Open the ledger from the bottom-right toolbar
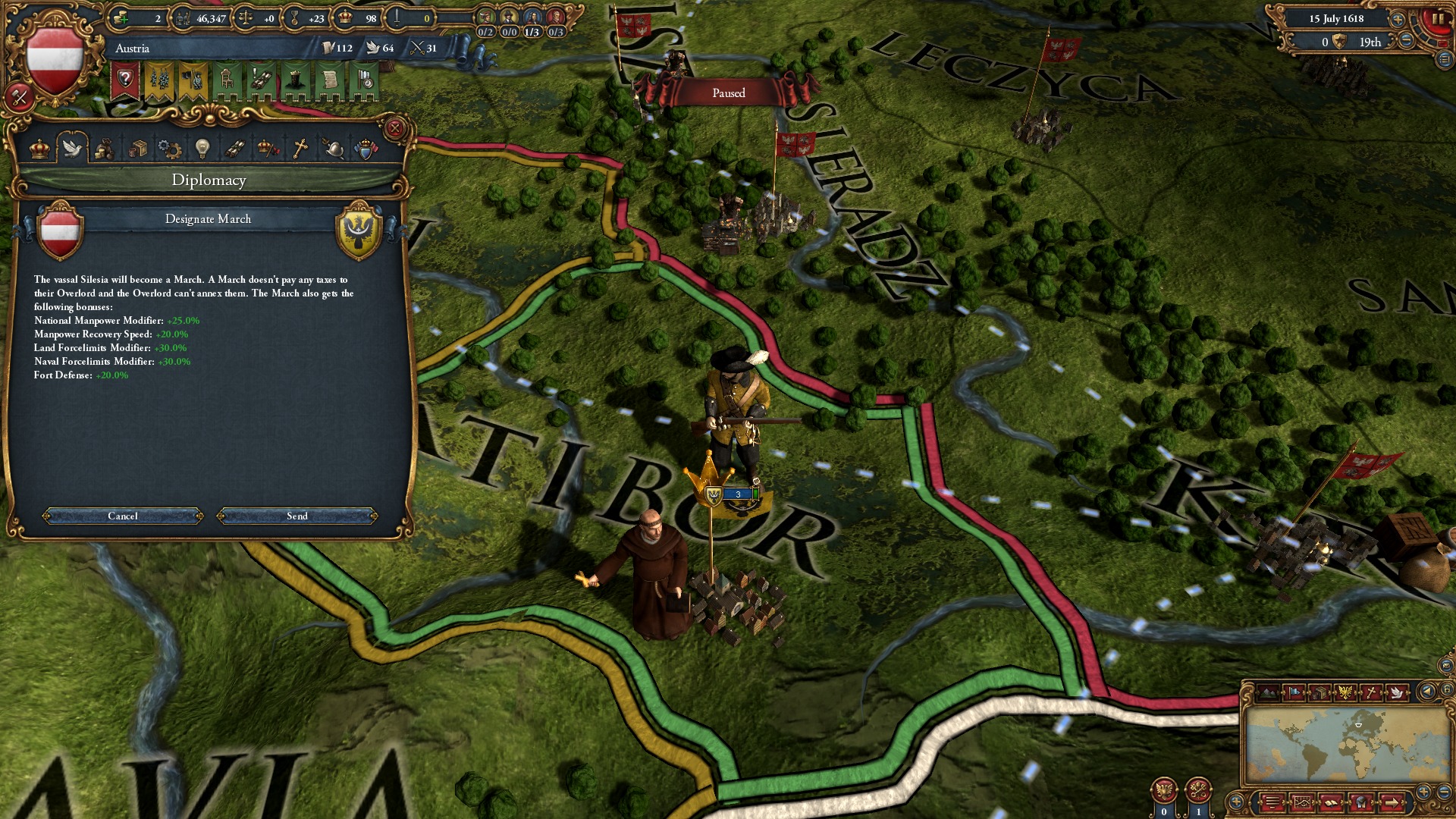 click(1331, 804)
